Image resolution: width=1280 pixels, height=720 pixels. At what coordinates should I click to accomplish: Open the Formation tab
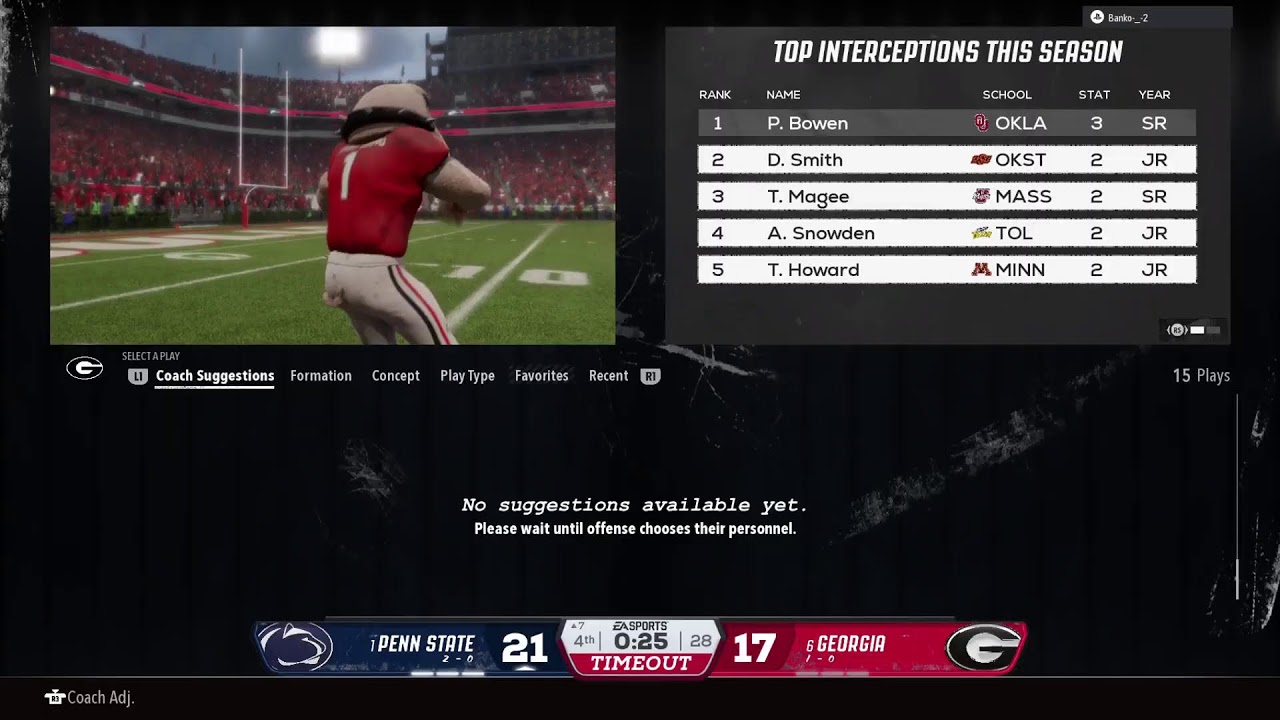[x=320, y=376]
